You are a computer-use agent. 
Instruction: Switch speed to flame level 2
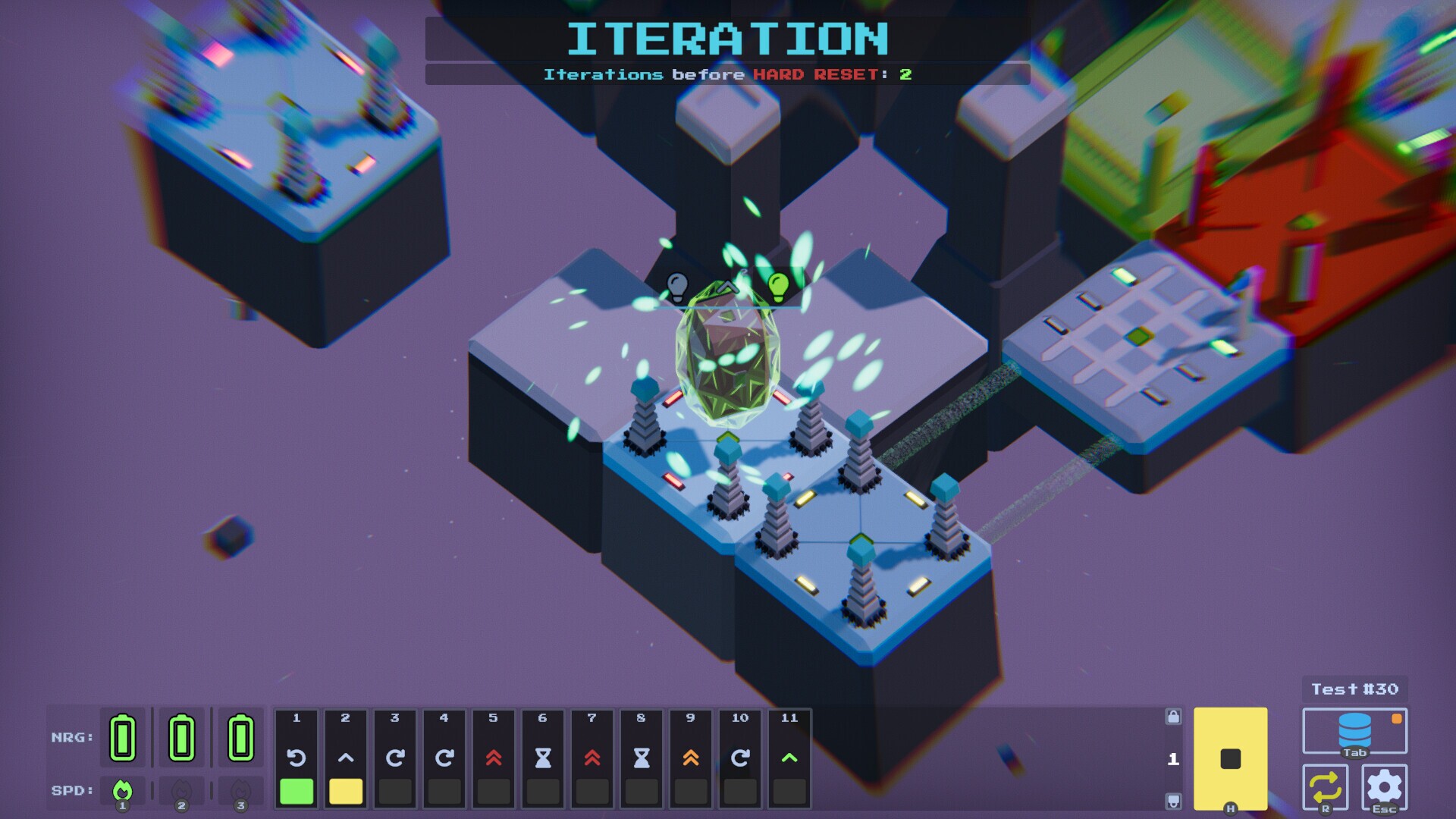(x=181, y=791)
